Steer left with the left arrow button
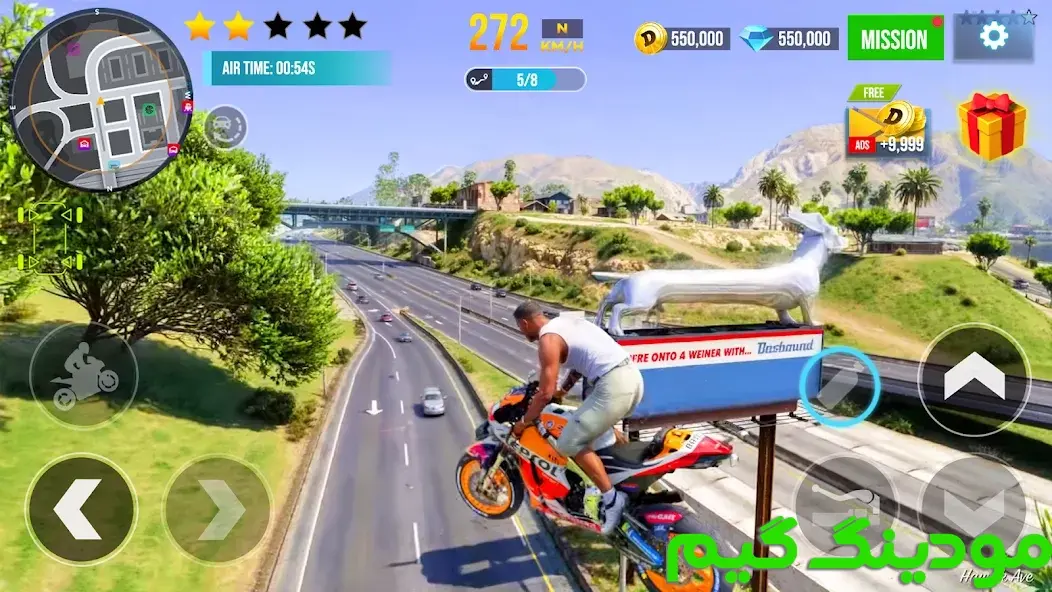This screenshot has width=1052, height=592. point(80,508)
